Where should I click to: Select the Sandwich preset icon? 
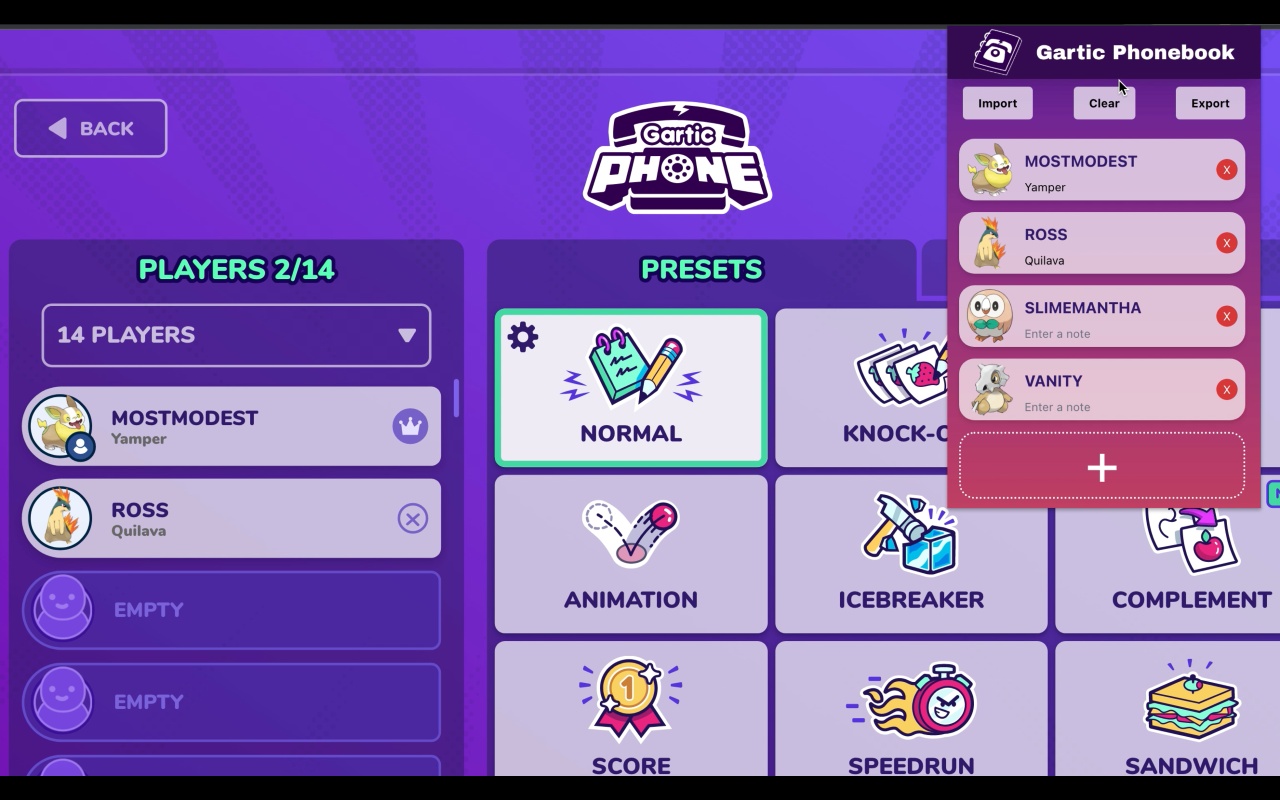pyautogui.click(x=1190, y=700)
